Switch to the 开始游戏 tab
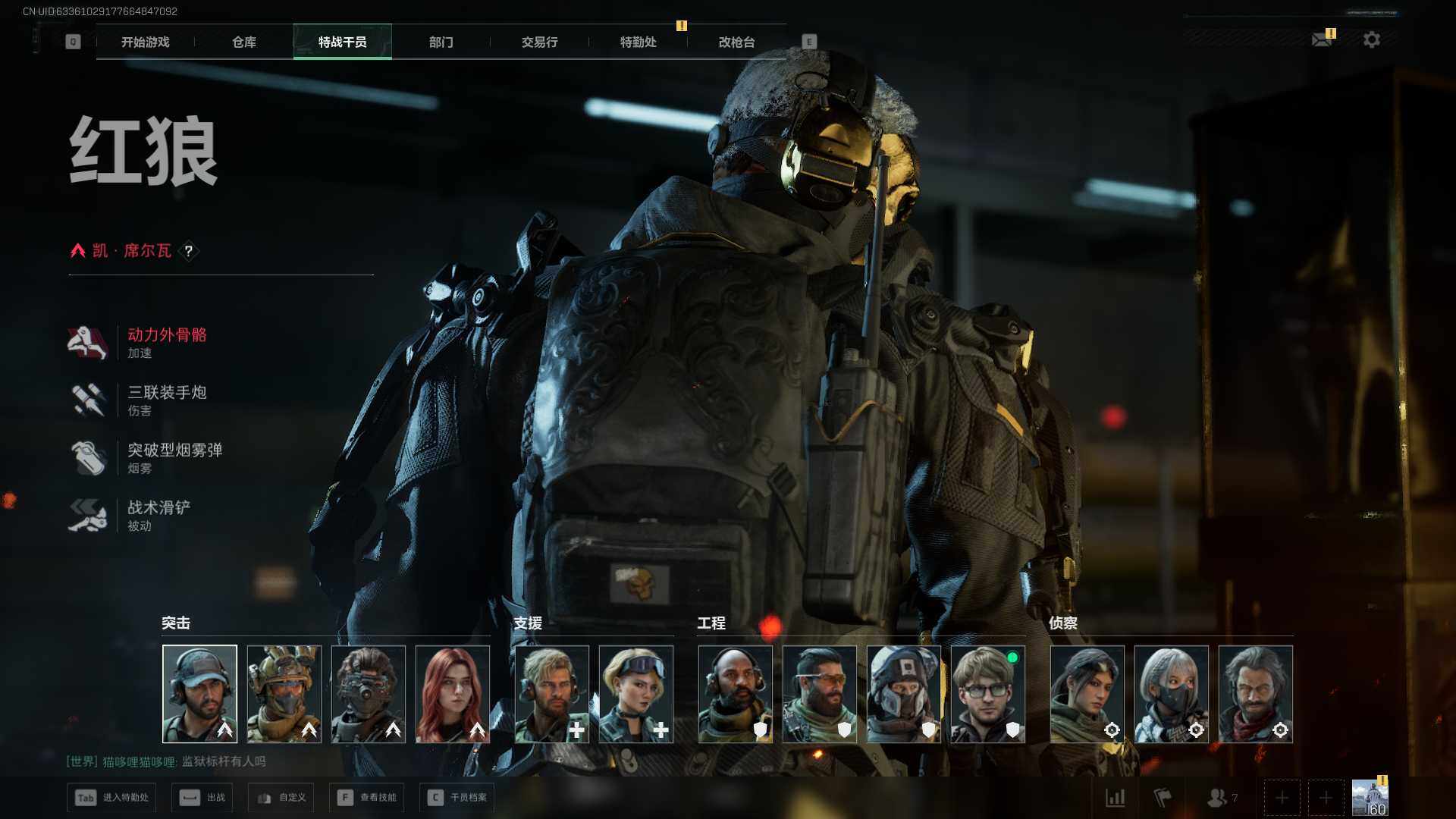The height and width of the screenshot is (819, 1456). [145, 42]
